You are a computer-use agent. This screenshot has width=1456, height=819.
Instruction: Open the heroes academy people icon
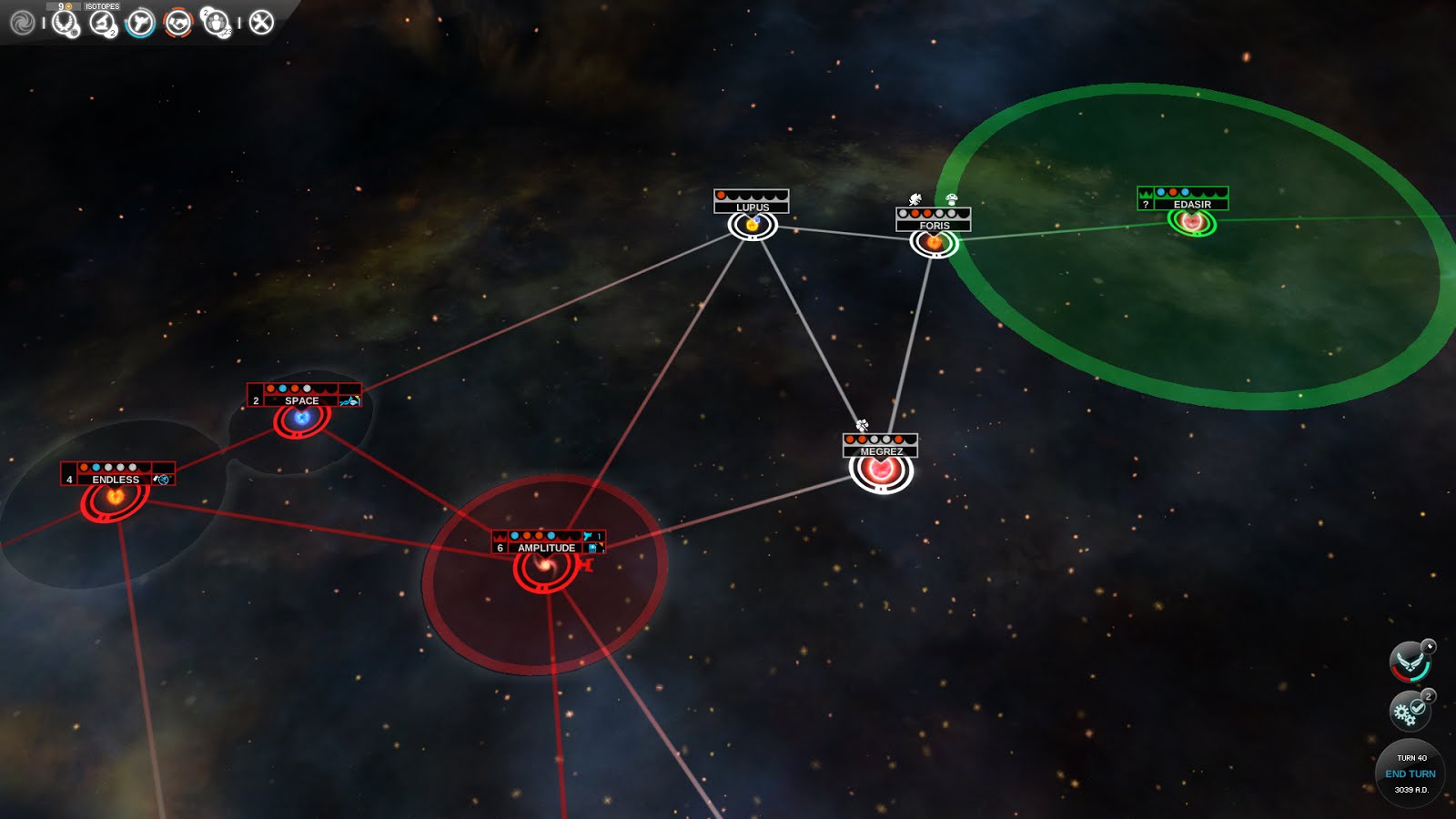tap(217, 22)
